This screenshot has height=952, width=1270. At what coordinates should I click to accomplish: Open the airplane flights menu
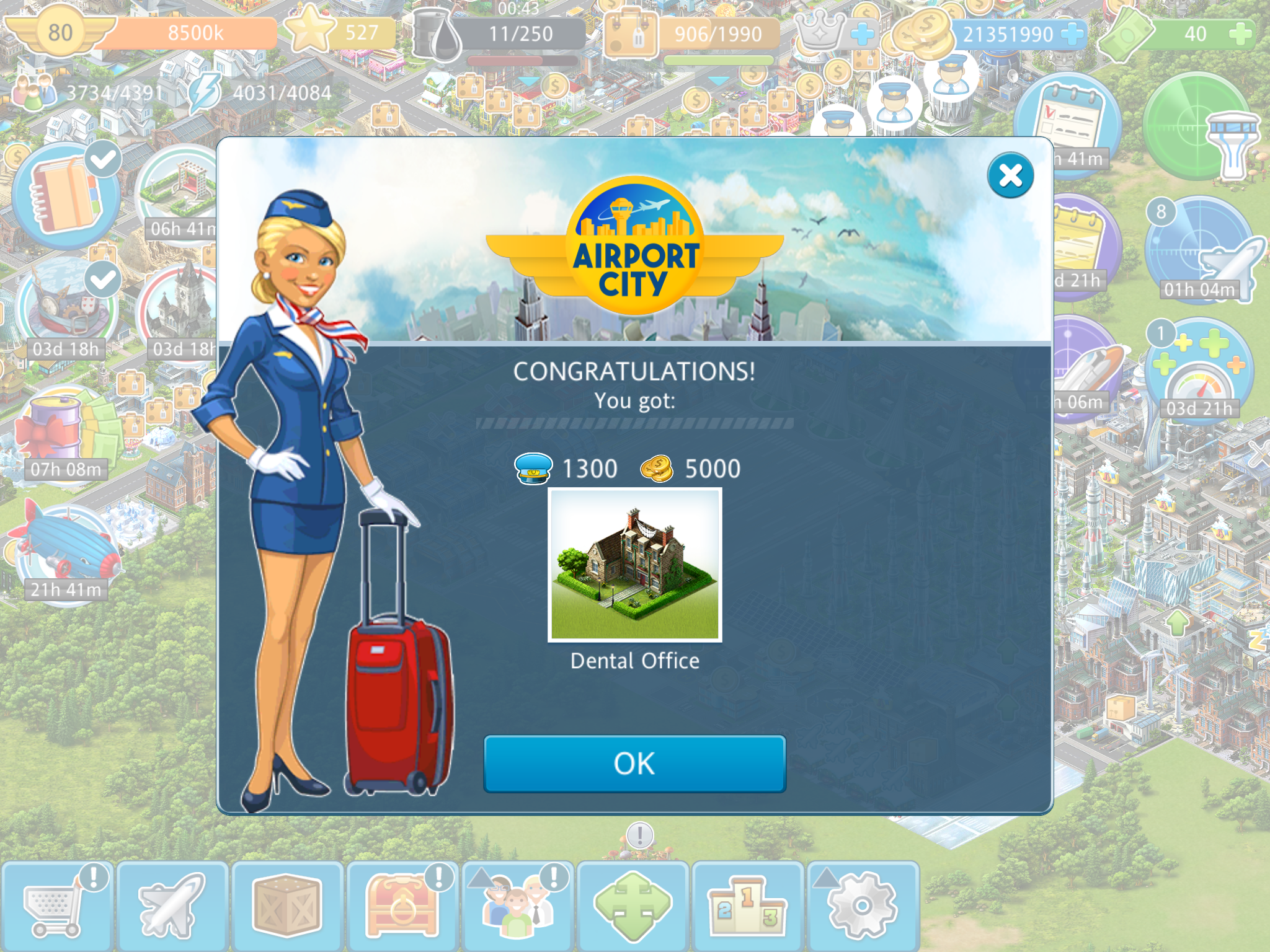coord(172,906)
